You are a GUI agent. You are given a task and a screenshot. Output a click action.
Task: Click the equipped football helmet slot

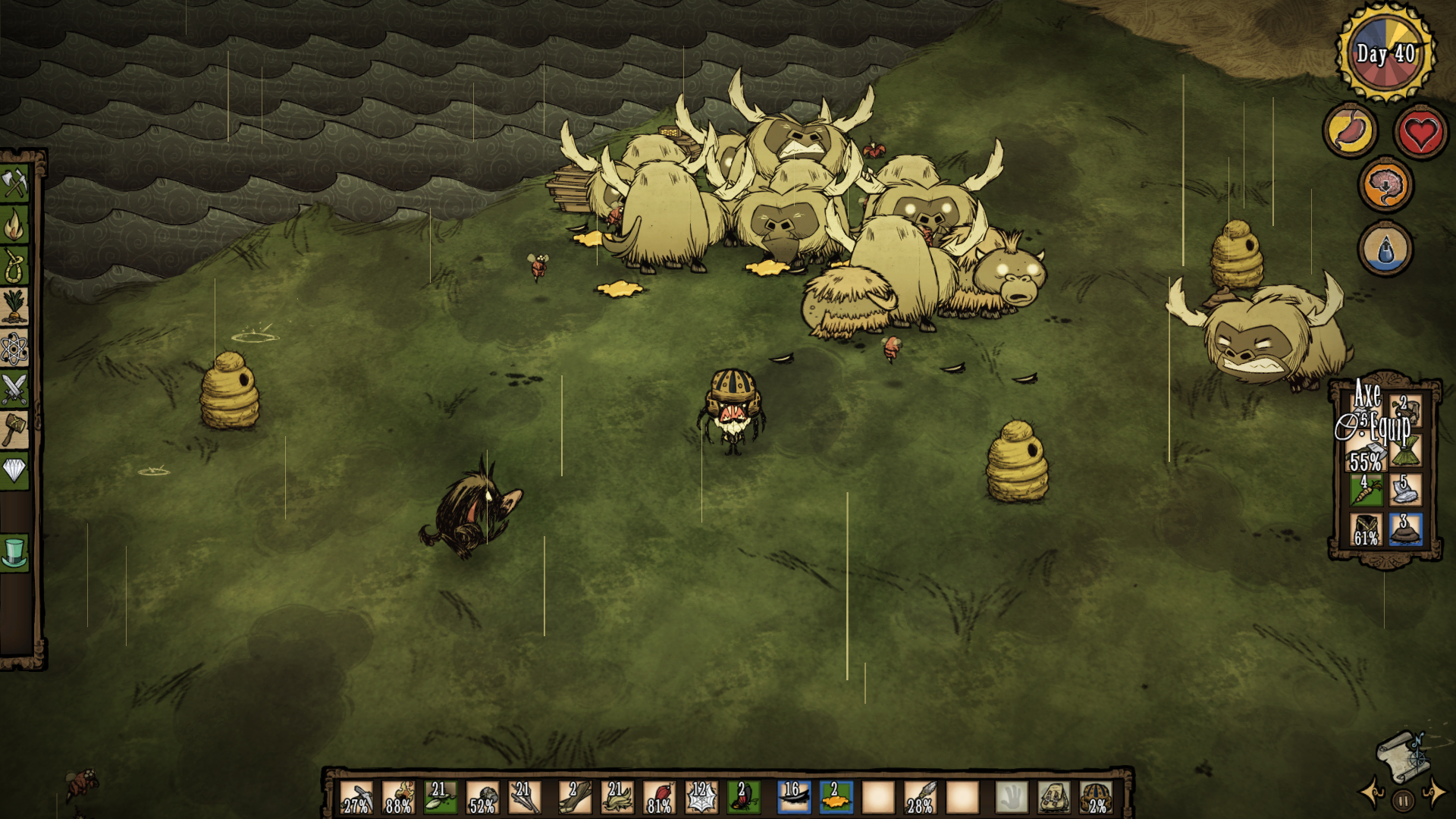[1096, 798]
